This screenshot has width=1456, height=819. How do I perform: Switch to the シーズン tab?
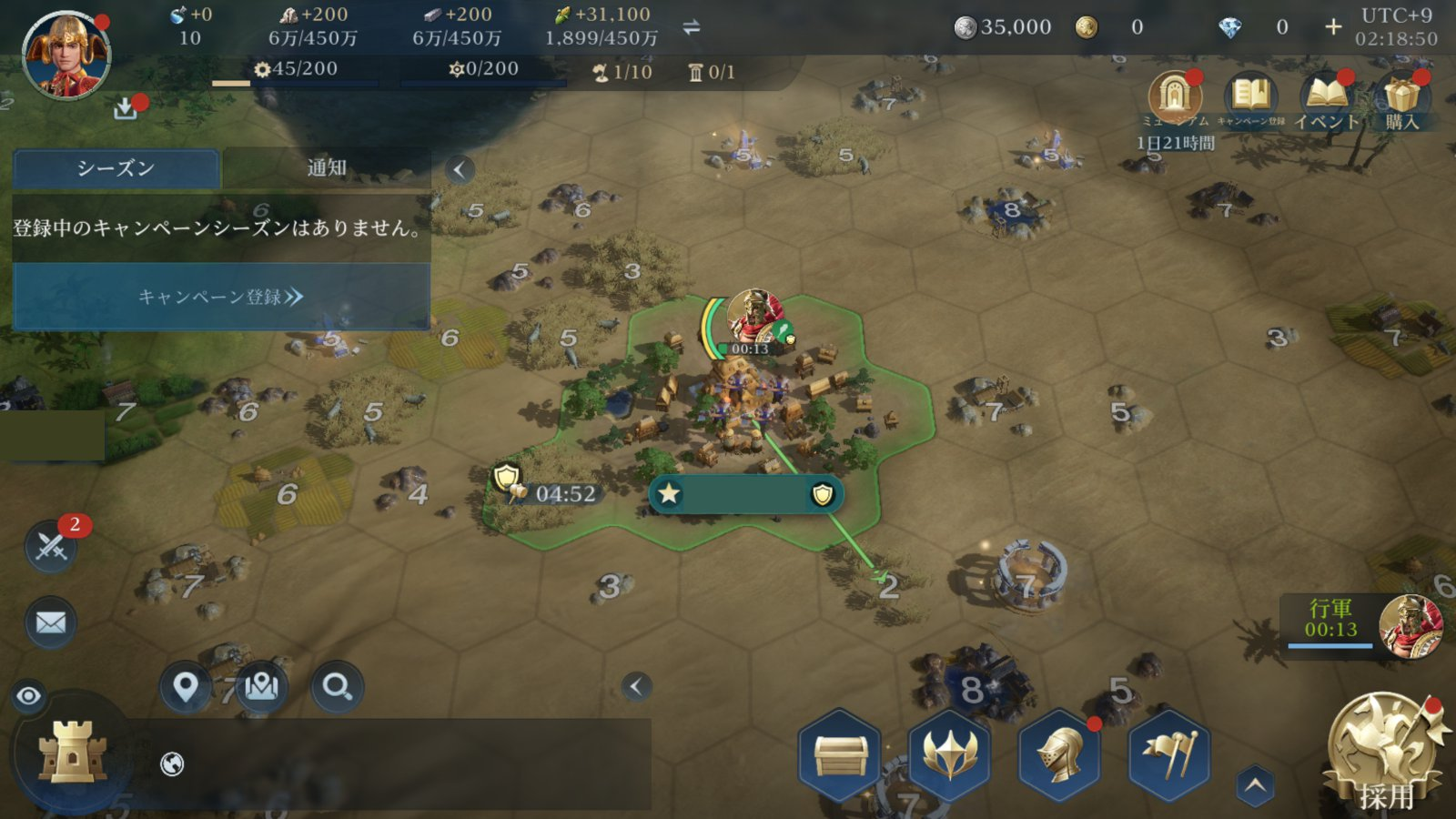(116, 168)
